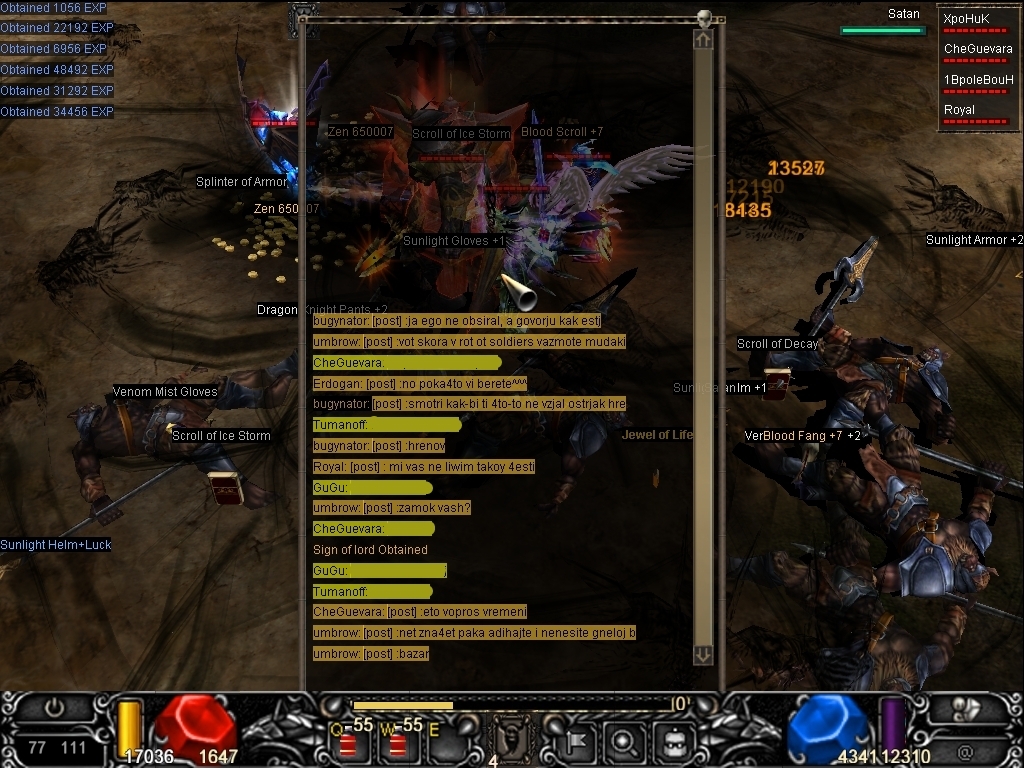Click the flag icon button
Screen dimensions: 1024x768
tap(576, 742)
